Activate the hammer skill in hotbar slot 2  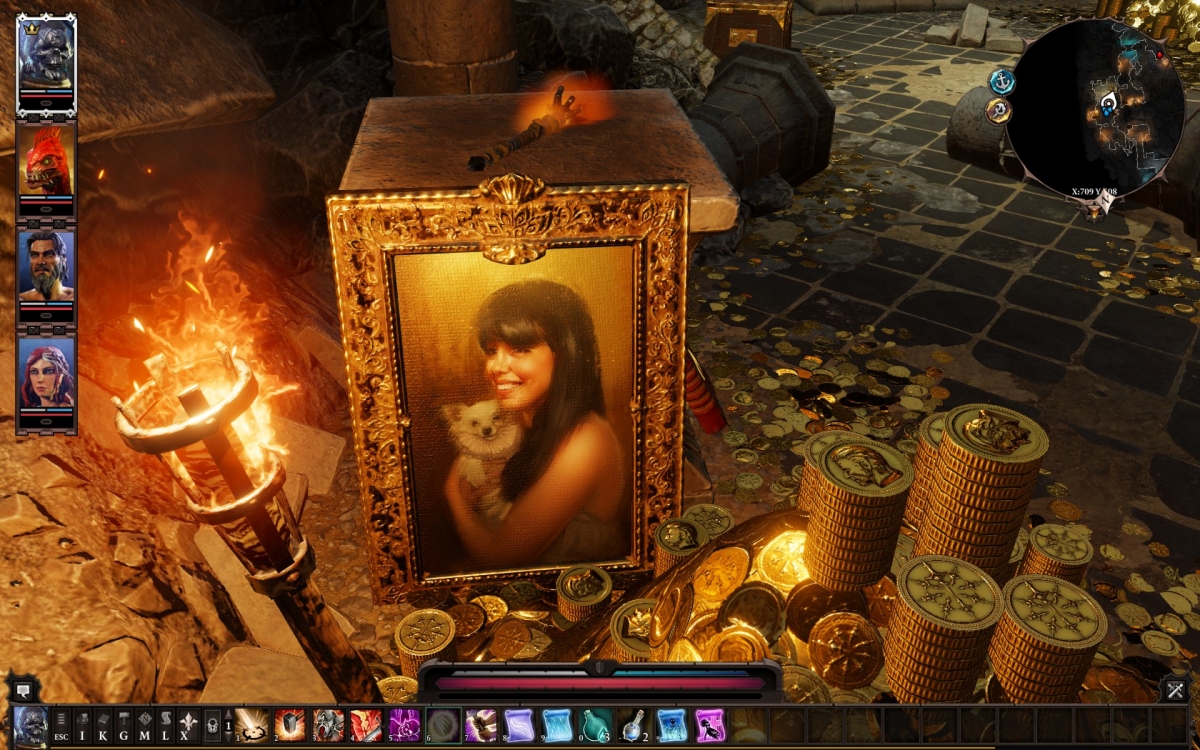point(289,723)
